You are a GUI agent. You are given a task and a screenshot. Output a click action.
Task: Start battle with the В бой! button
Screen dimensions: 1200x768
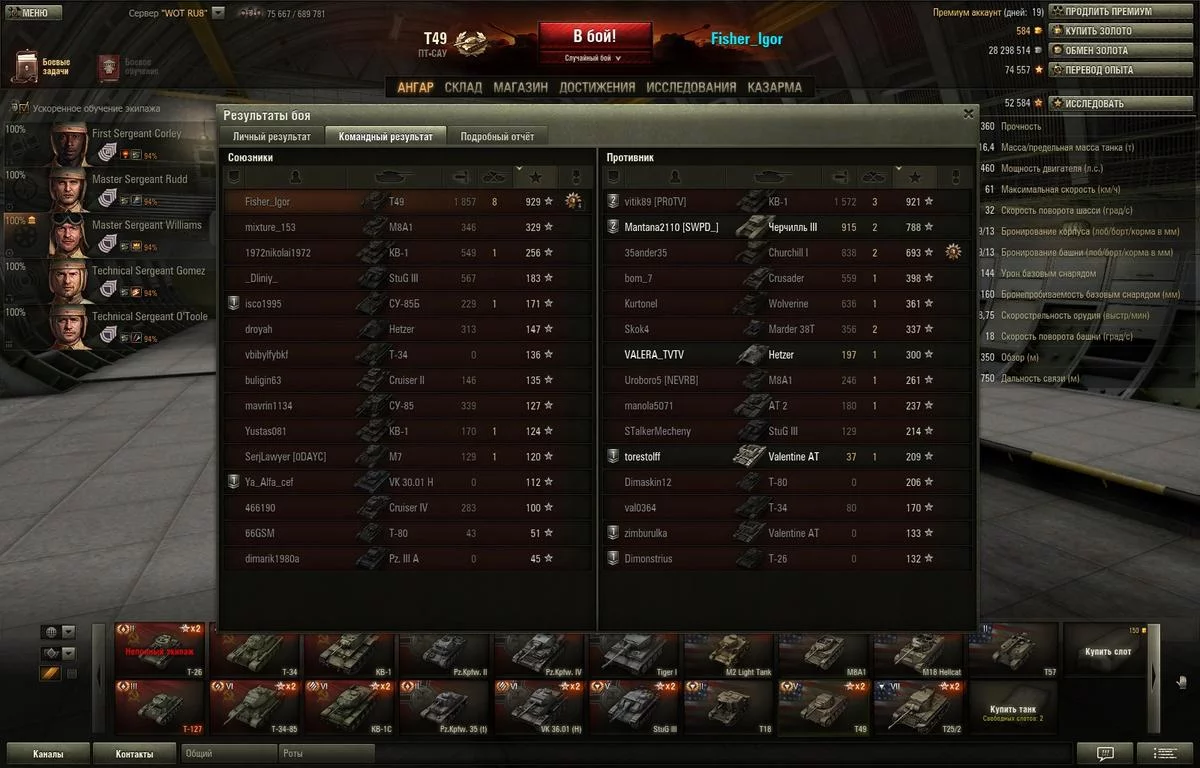[x=594, y=37]
